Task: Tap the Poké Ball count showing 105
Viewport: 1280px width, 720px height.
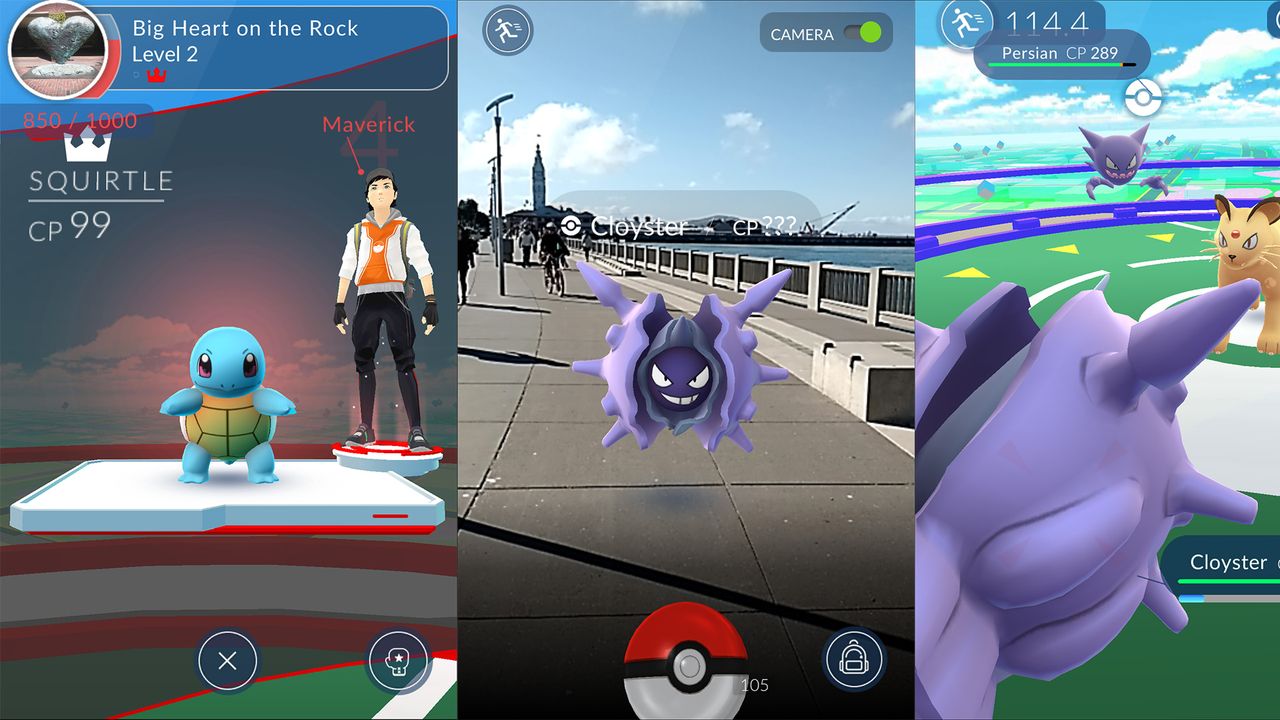Action: coord(756,685)
